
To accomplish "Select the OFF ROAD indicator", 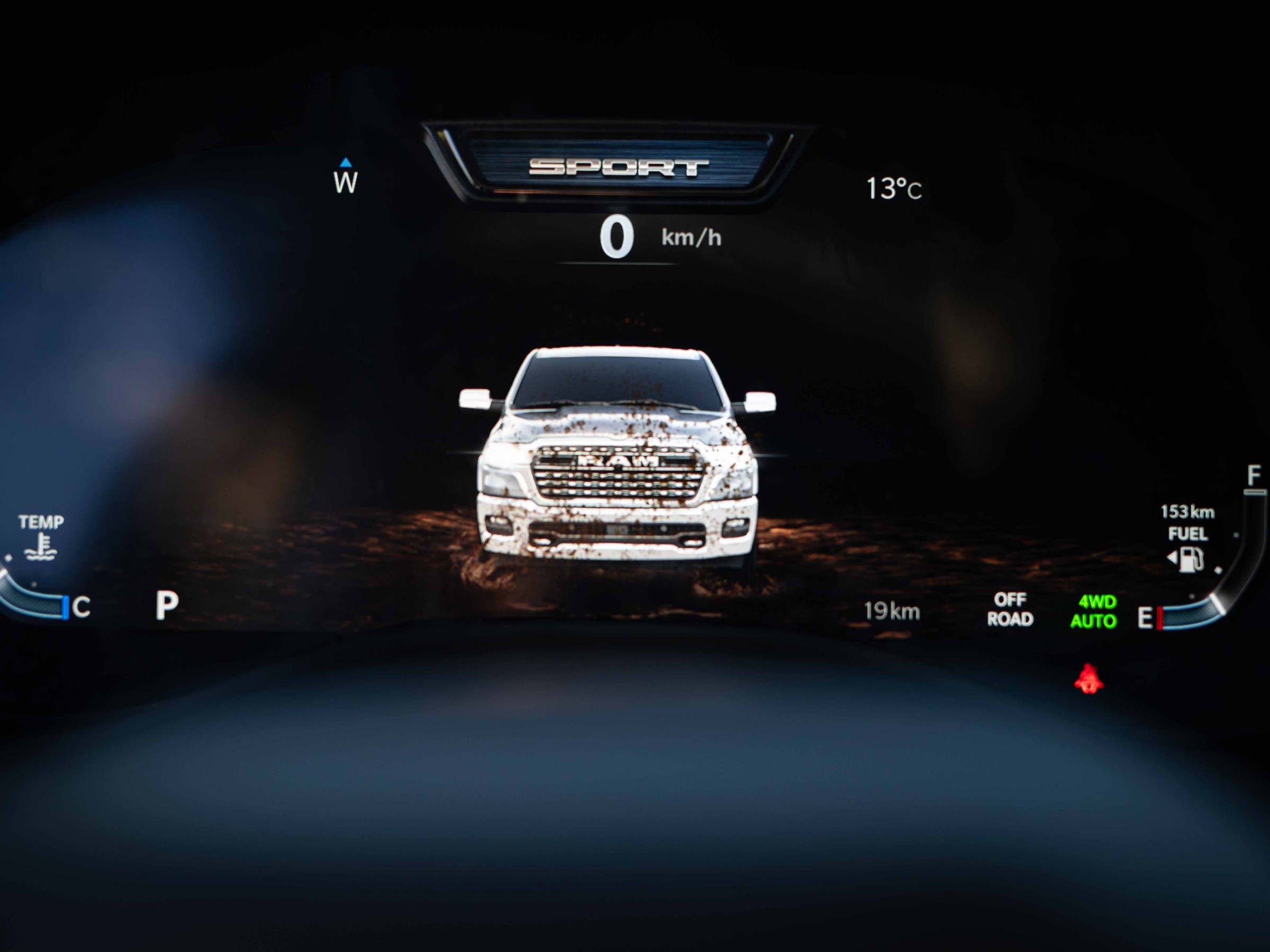I will coord(1010,609).
